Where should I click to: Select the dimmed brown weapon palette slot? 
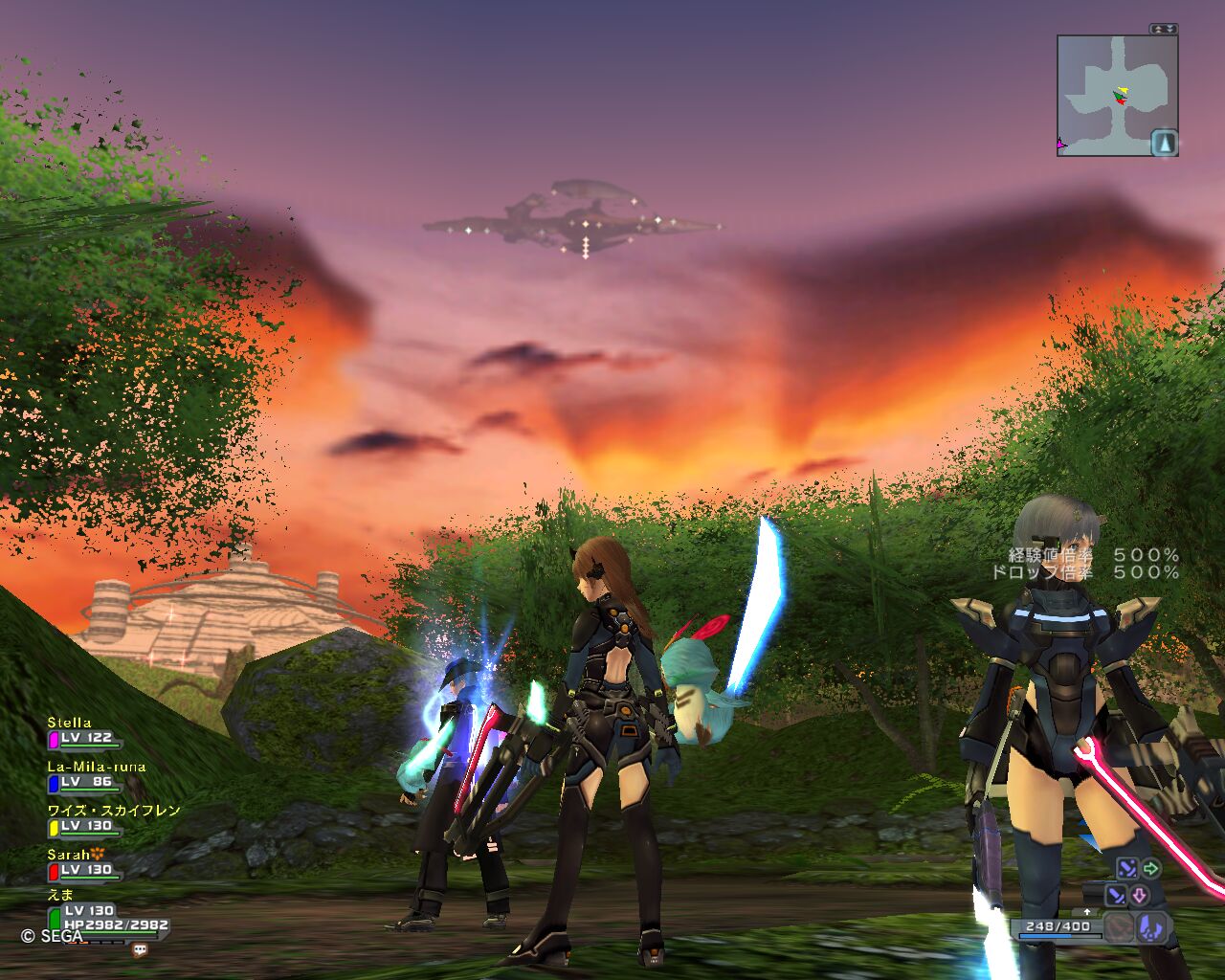coord(1119,926)
